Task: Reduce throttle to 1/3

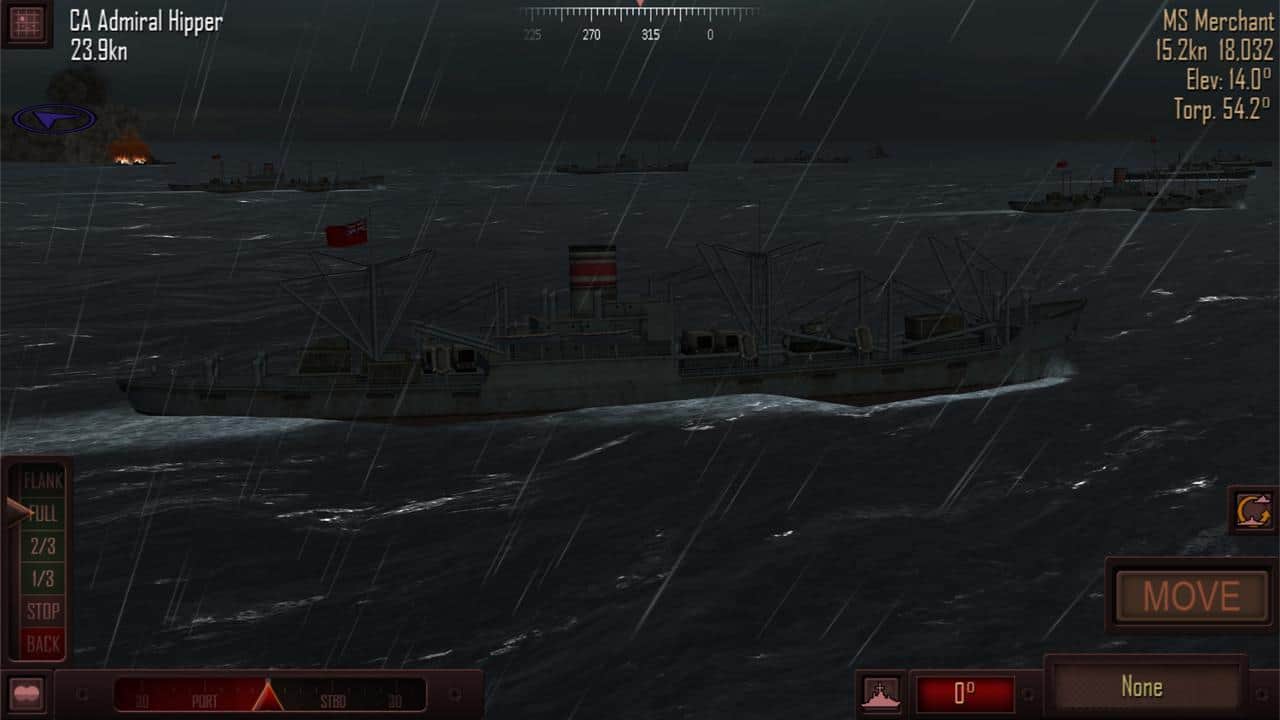Action: pyautogui.click(x=43, y=578)
